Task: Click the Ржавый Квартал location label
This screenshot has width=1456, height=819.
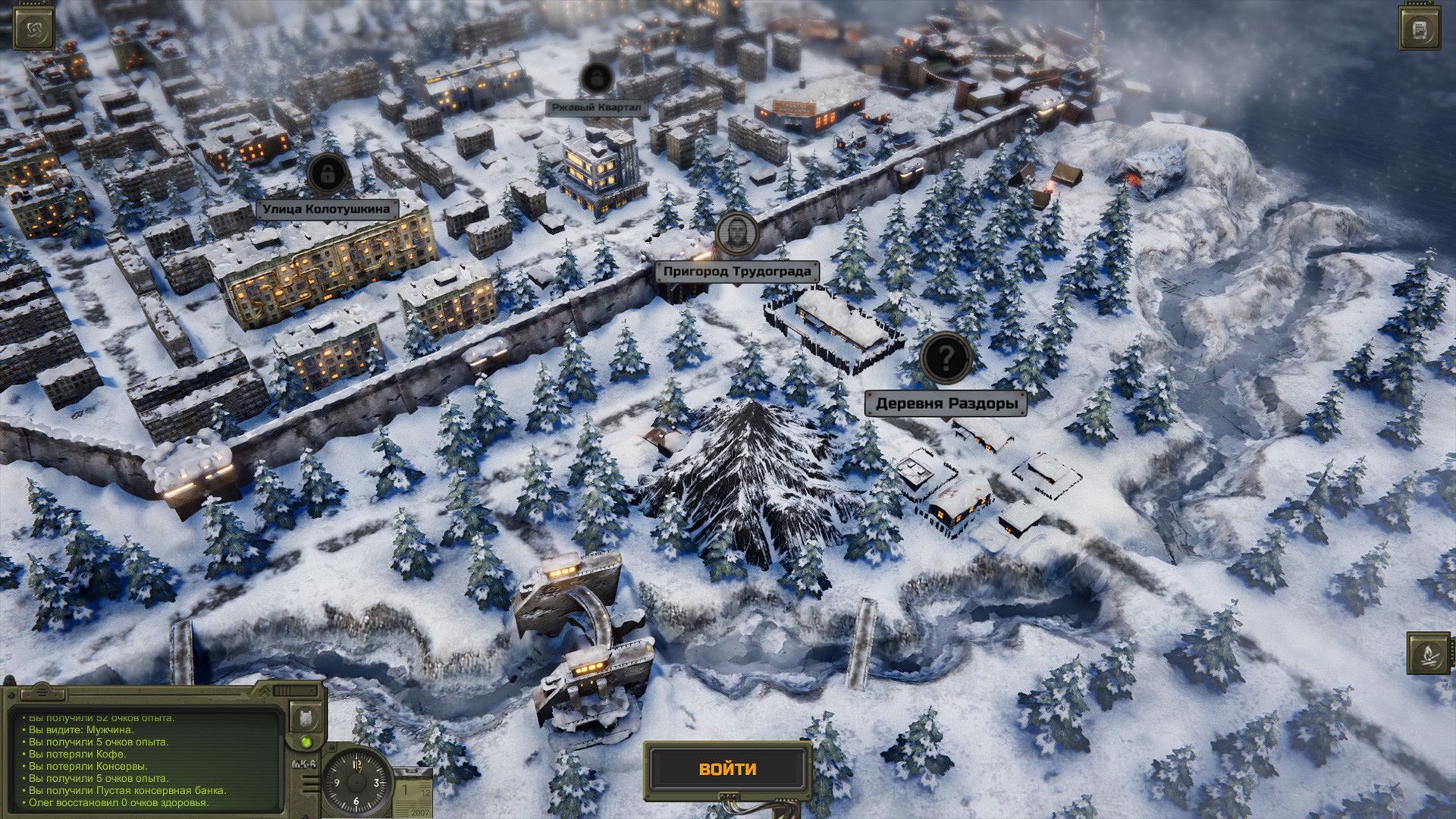Action: [598, 107]
